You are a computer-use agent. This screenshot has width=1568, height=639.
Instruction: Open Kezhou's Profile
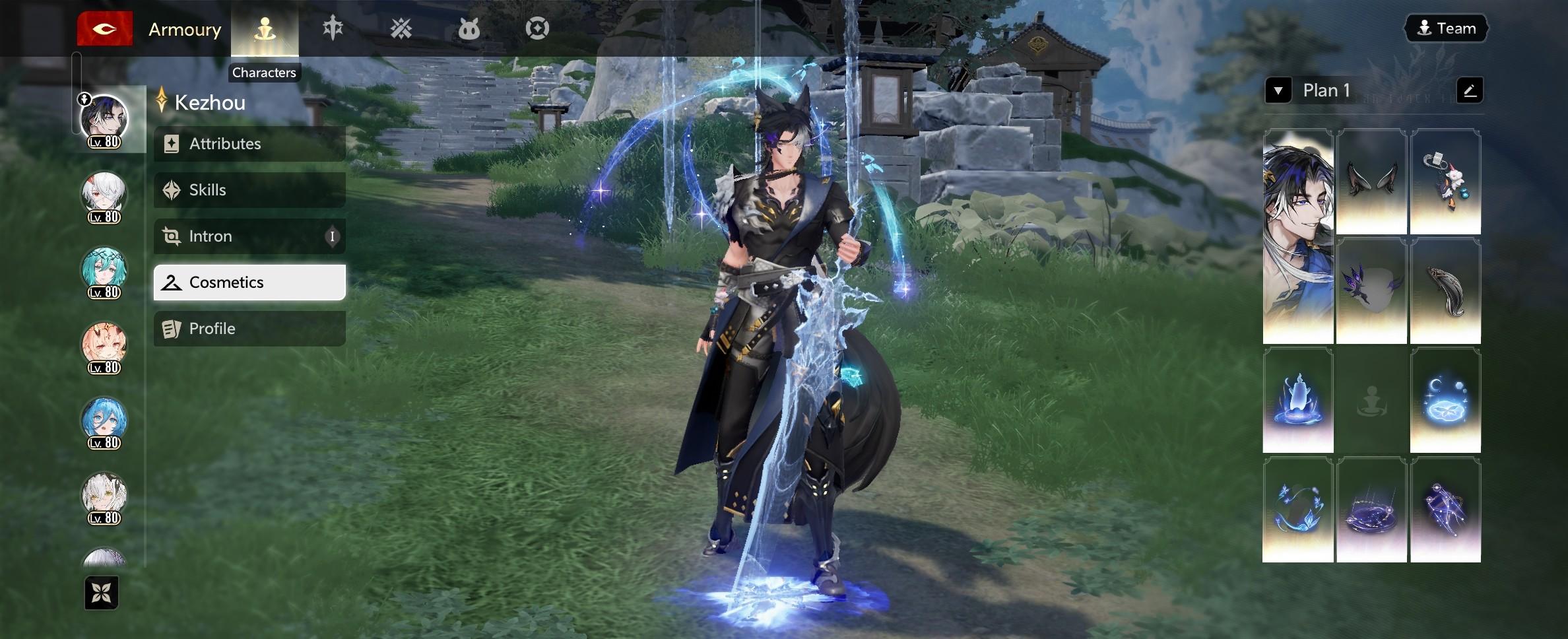[x=249, y=329]
